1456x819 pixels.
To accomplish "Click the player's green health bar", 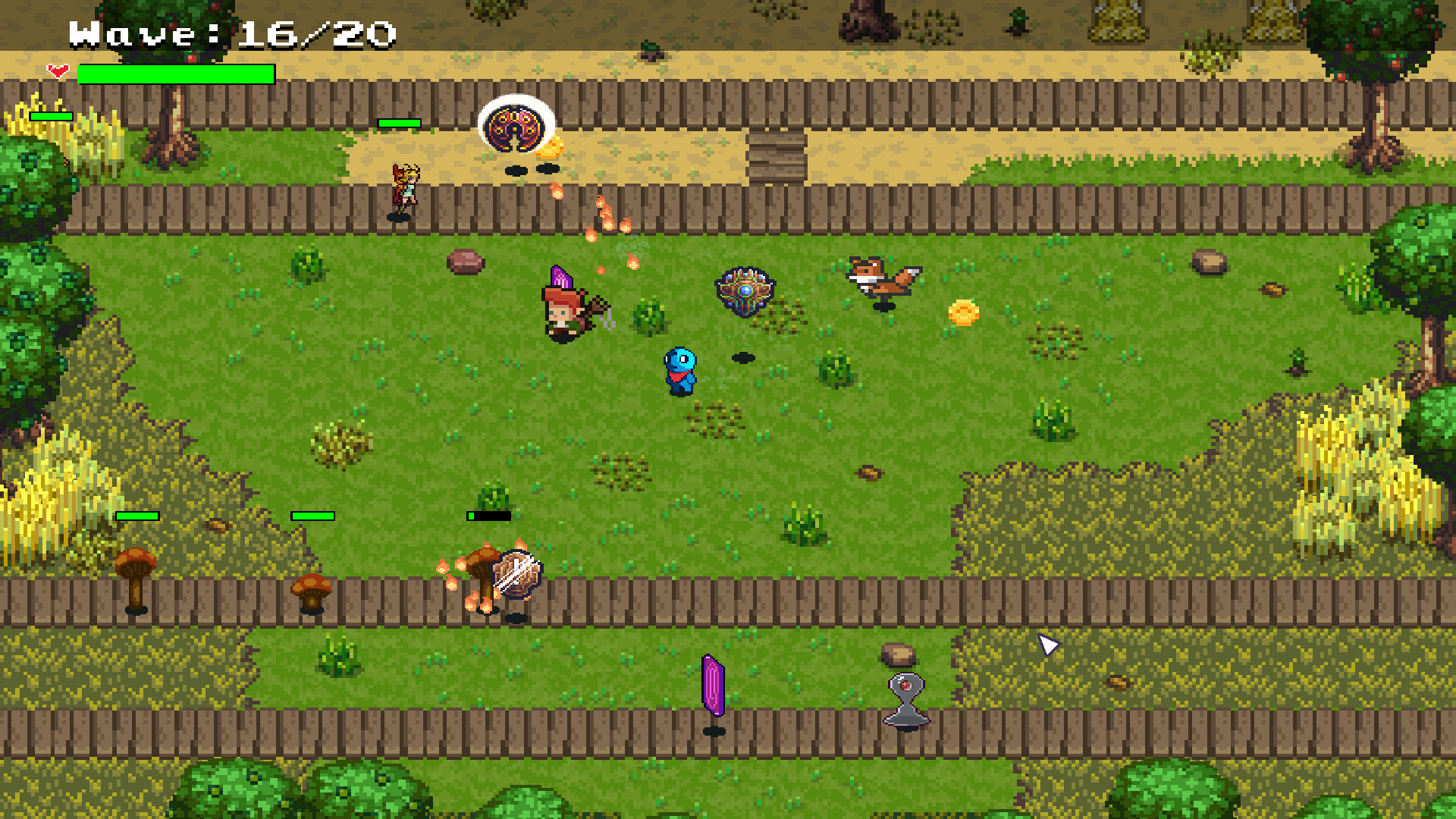I will pos(177,75).
